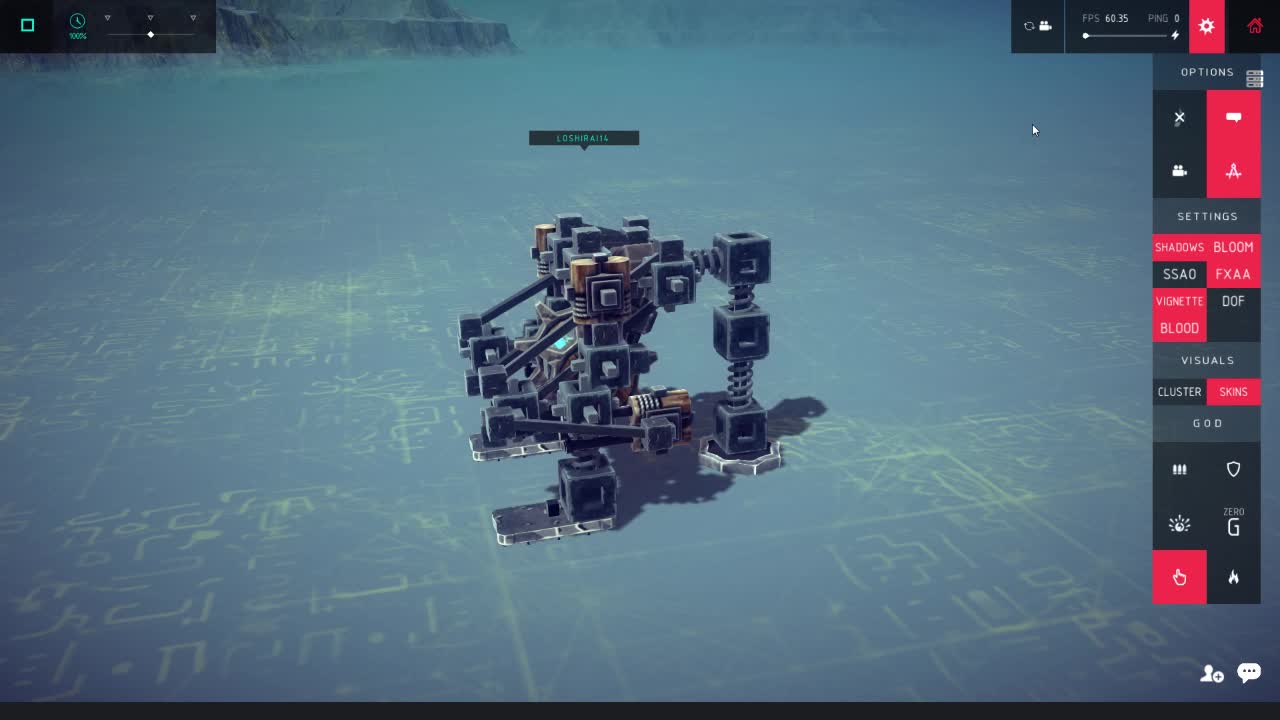Open the leftmost marker dropdown above the time slider

coord(107,16)
